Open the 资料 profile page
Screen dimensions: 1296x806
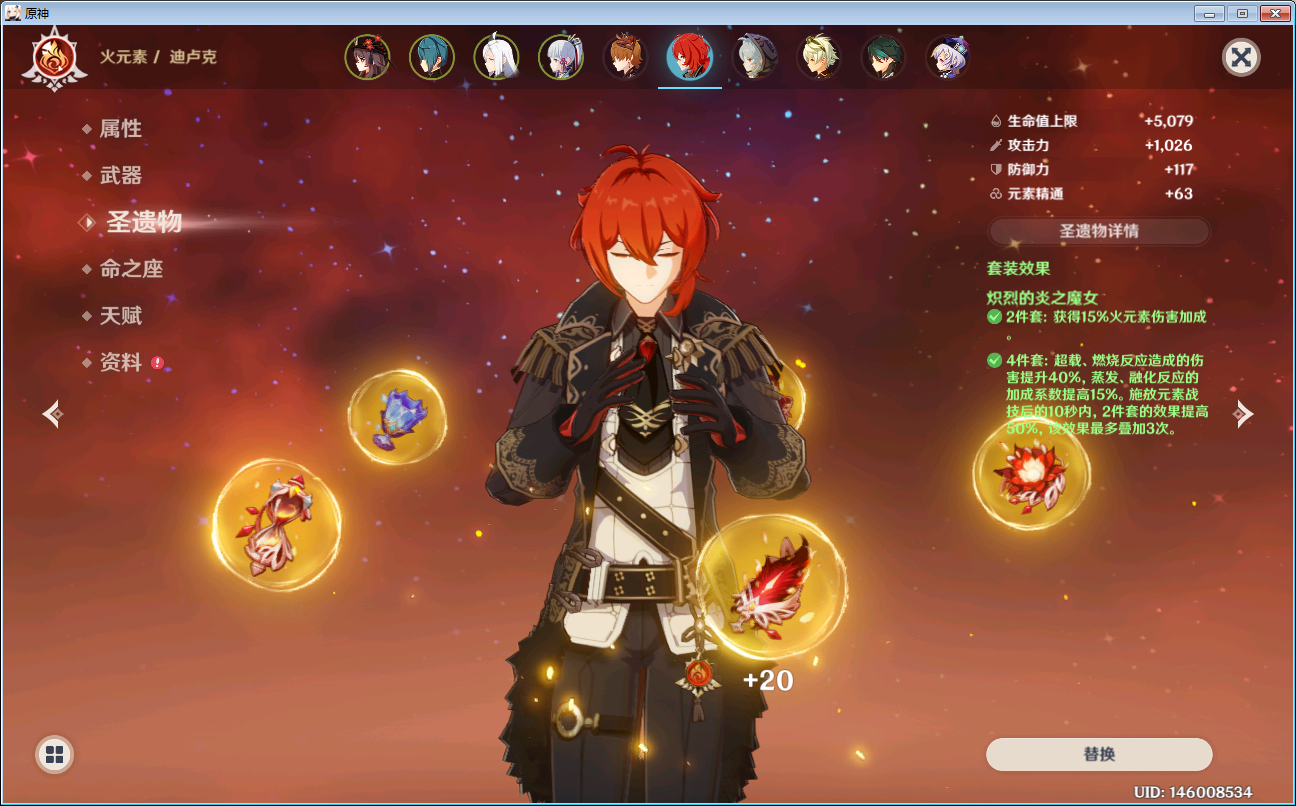[121, 363]
